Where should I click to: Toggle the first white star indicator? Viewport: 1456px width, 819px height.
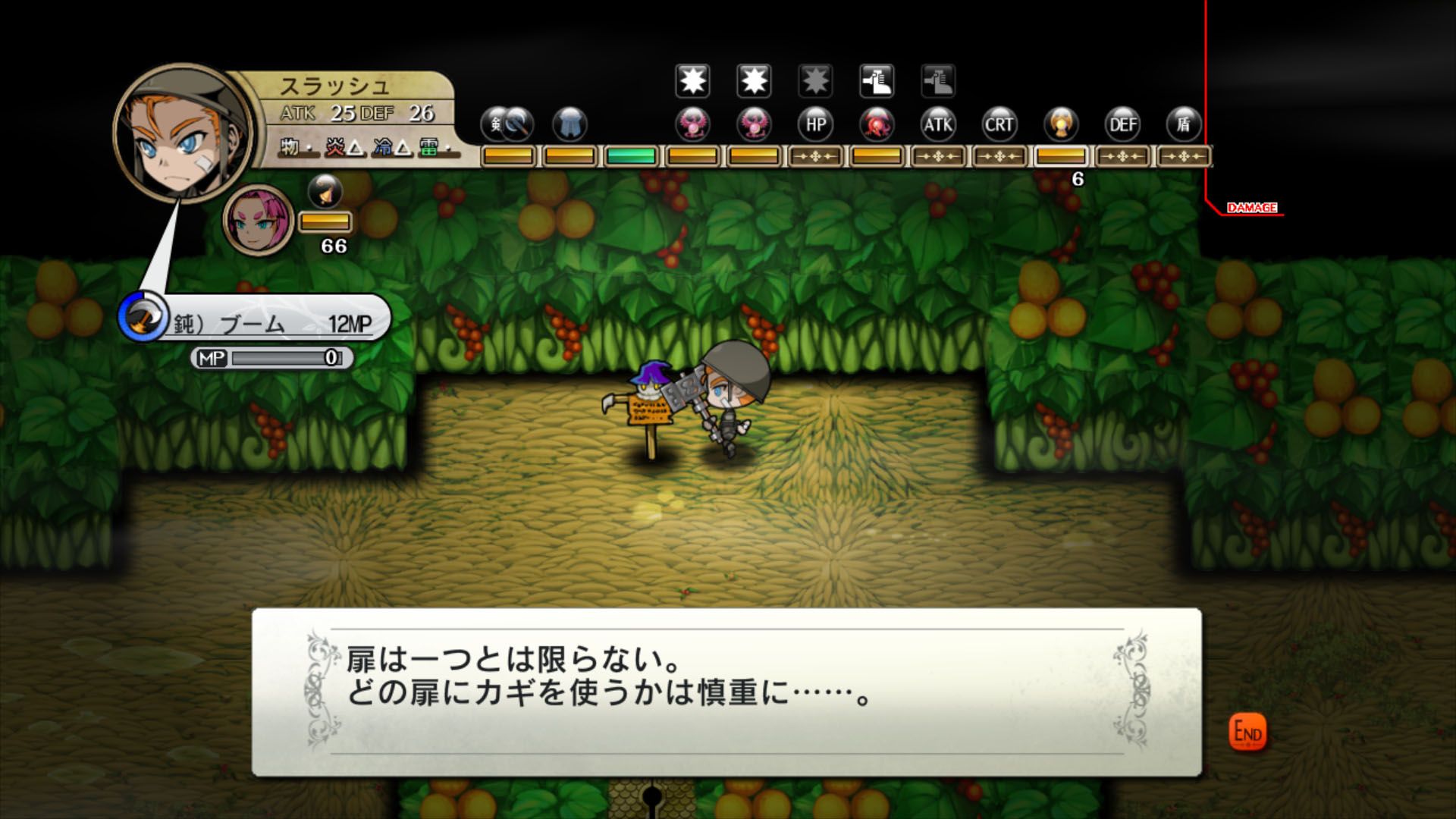pyautogui.click(x=692, y=80)
